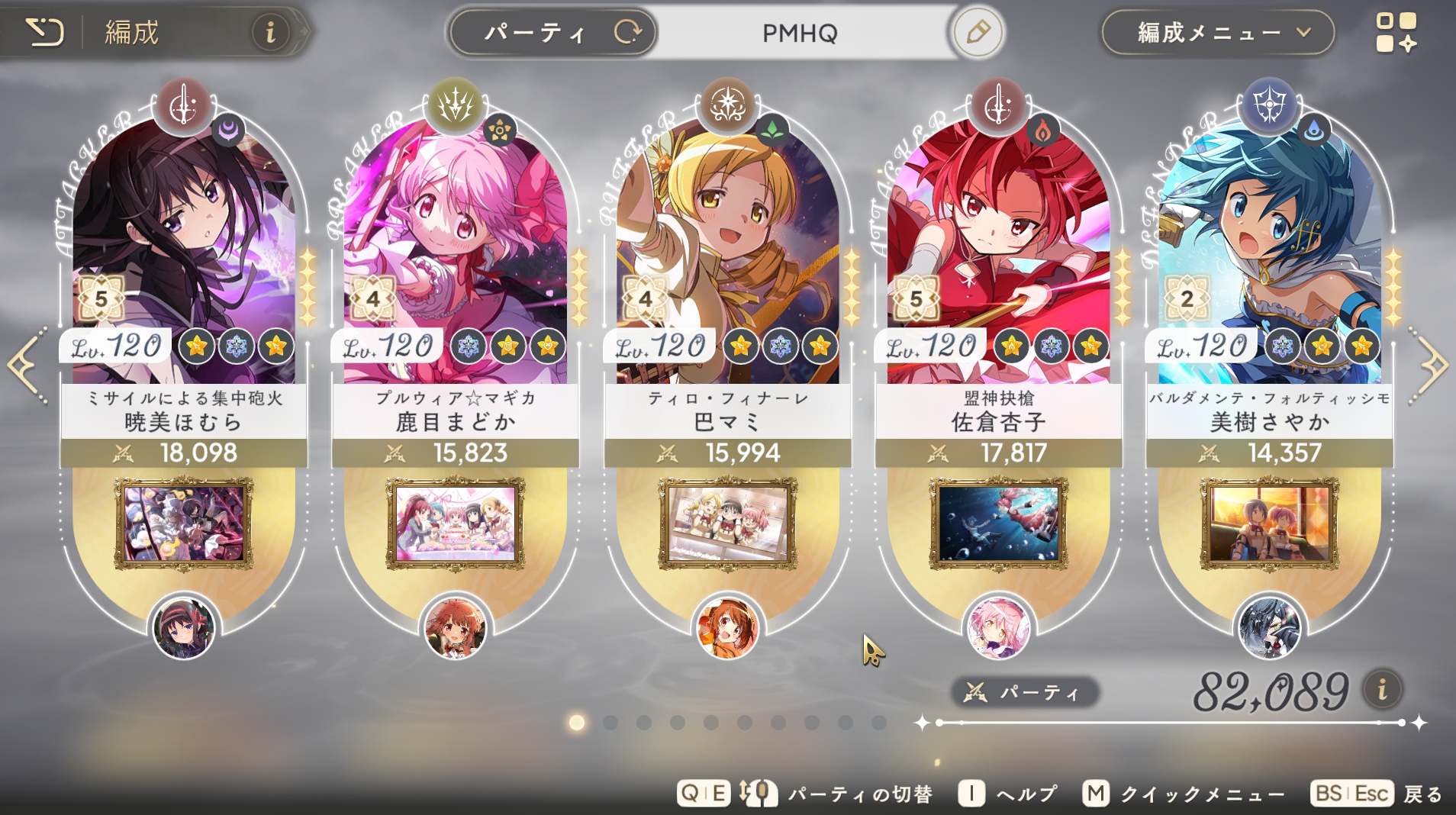
Task: Show party power info beside 82,089
Action: 1382,690
